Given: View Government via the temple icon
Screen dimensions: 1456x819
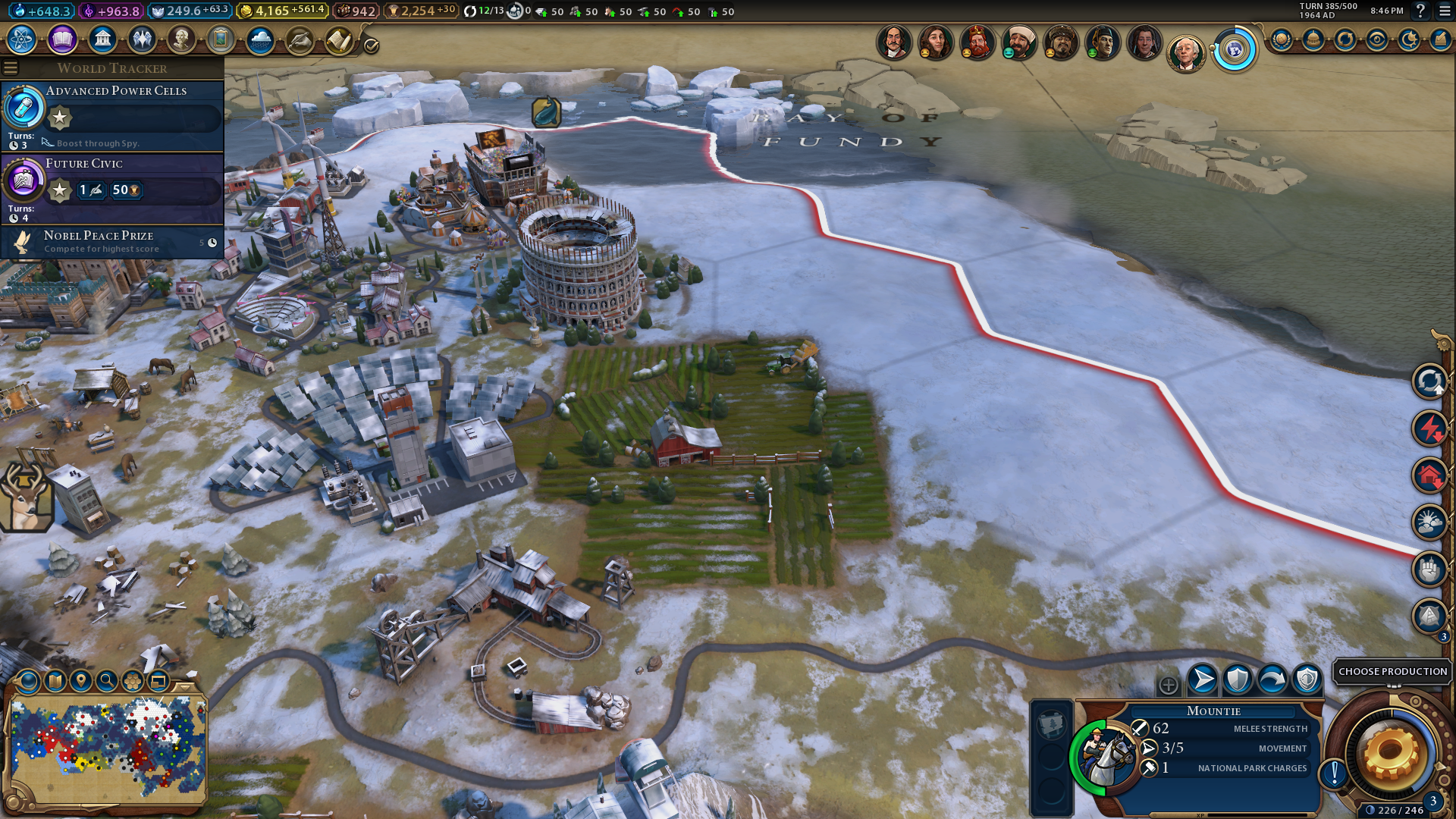Looking at the screenshot, I should tap(102, 39).
